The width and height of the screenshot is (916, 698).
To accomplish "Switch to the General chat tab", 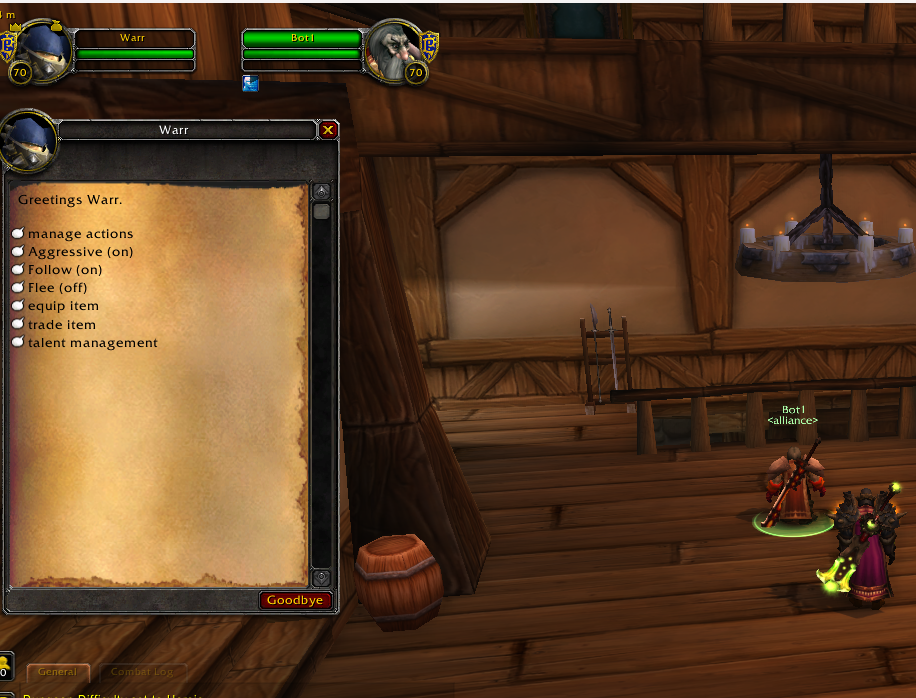I will (x=58, y=673).
